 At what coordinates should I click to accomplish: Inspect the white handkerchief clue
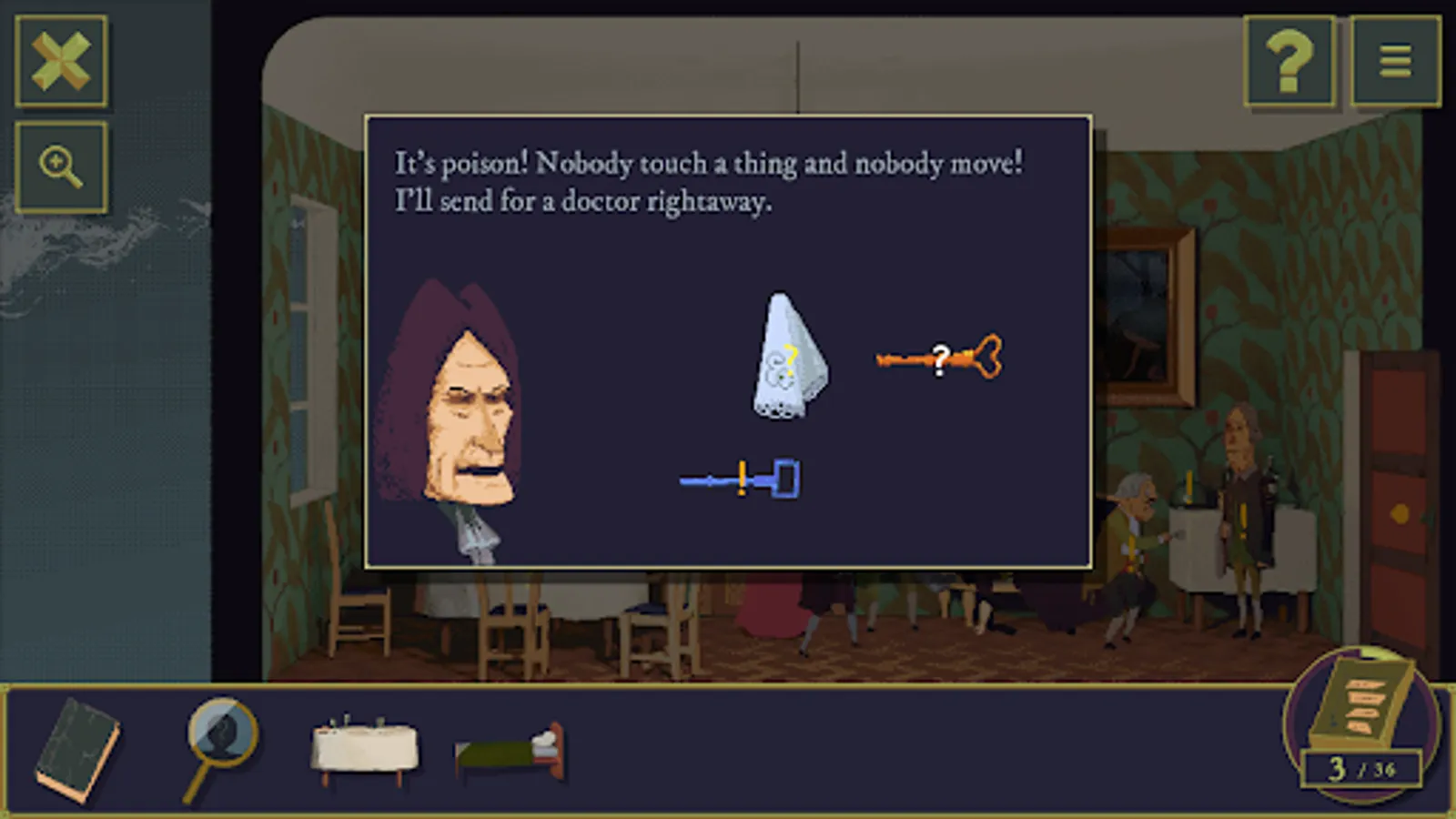click(790, 355)
